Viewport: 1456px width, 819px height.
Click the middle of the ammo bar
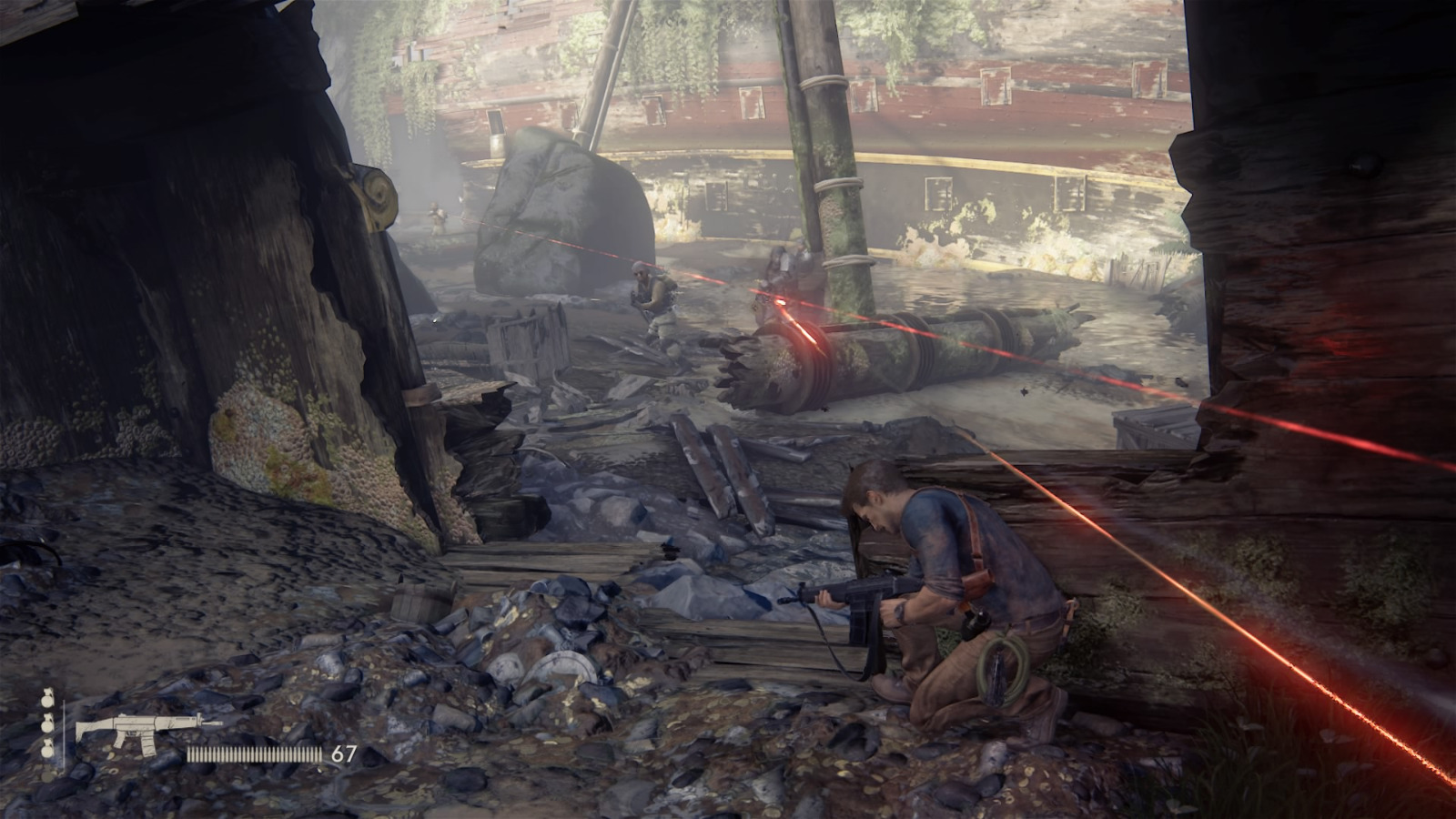(253, 753)
